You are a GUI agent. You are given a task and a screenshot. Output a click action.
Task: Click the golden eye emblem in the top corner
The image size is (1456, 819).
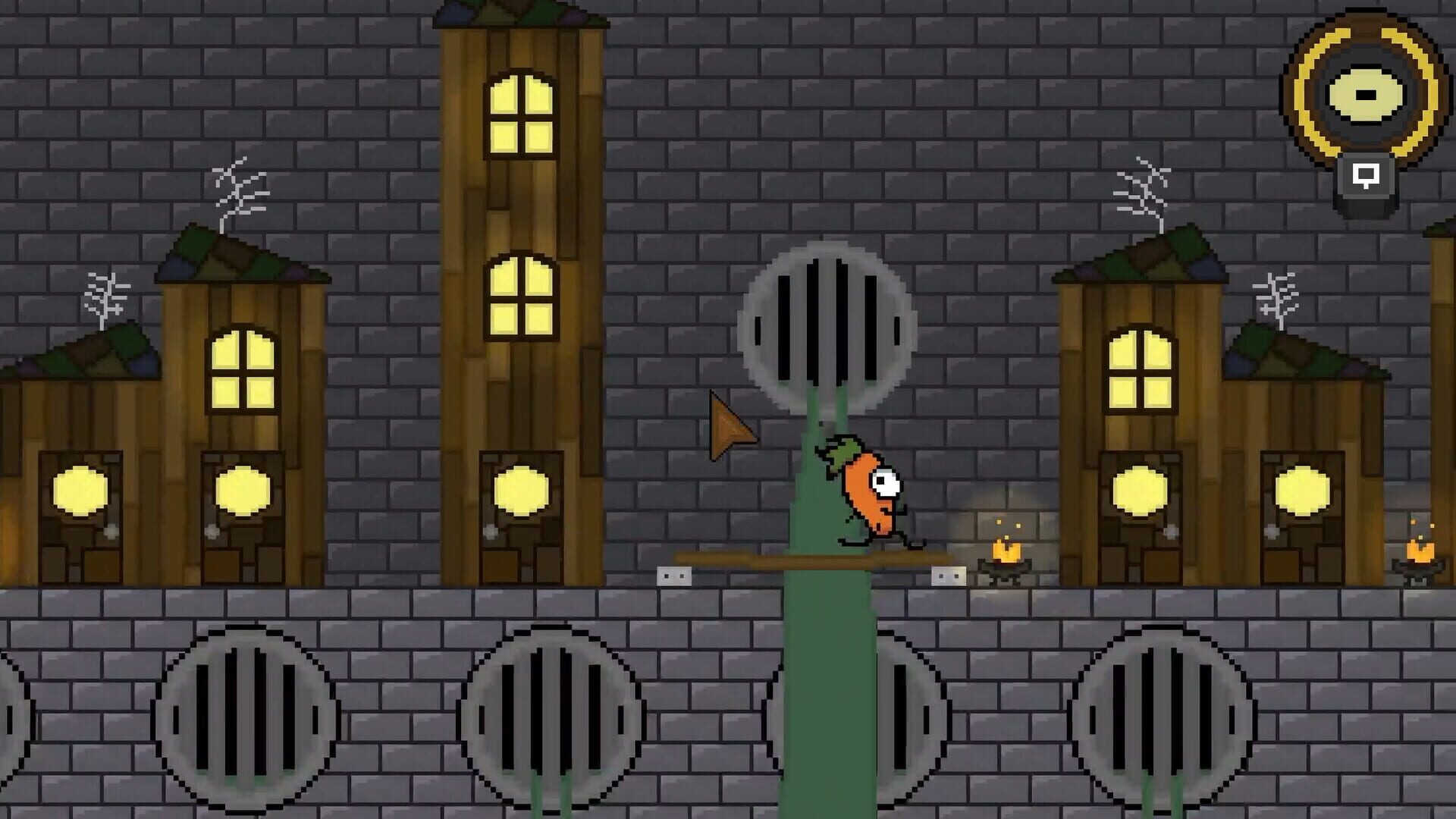click(x=1365, y=95)
